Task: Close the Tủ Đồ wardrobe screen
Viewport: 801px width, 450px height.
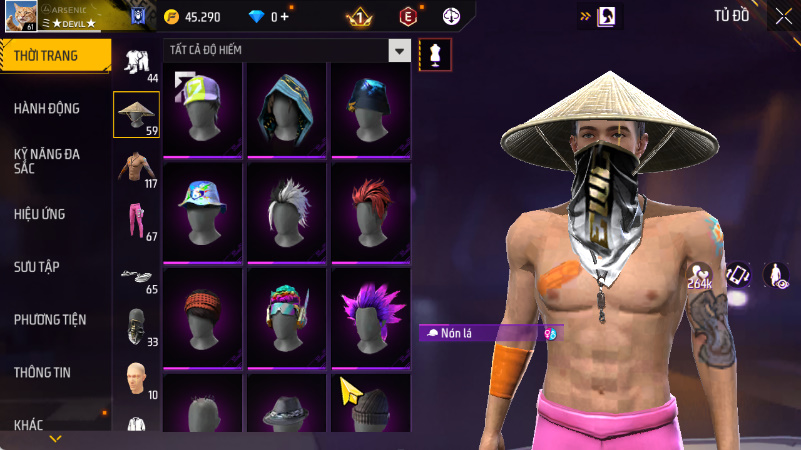Action: pos(782,16)
